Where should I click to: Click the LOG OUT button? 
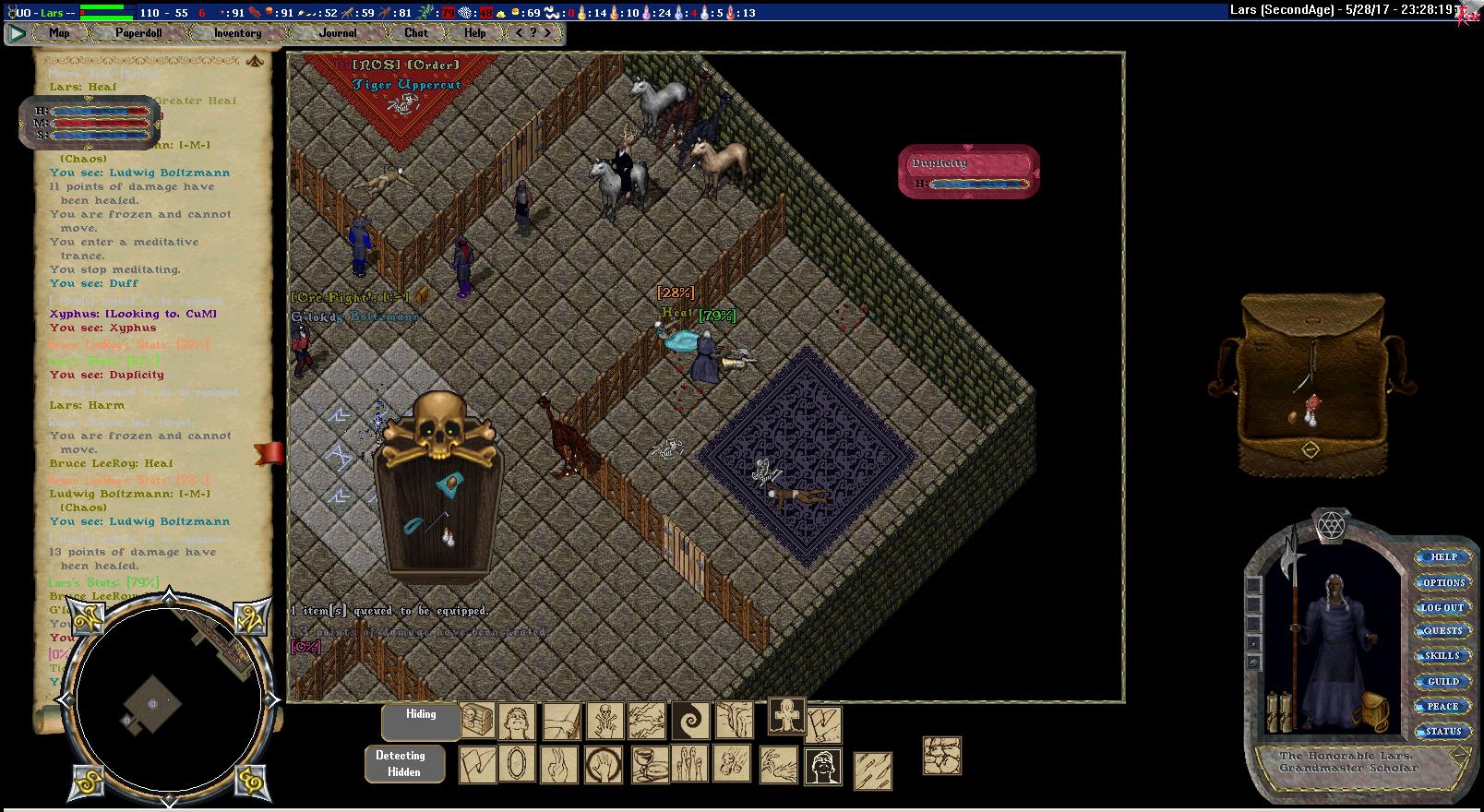tap(1442, 608)
